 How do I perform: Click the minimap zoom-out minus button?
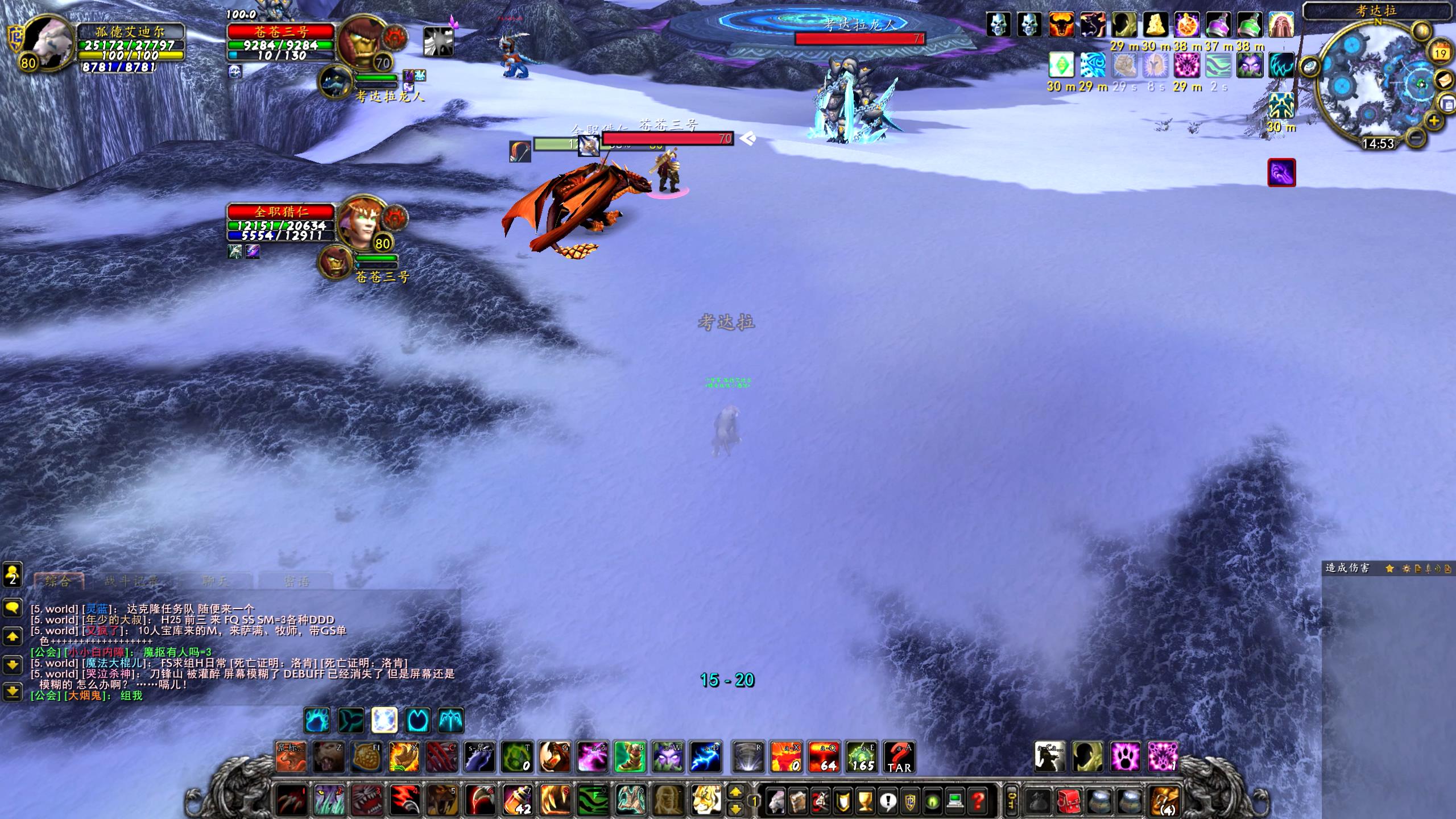(1417, 137)
